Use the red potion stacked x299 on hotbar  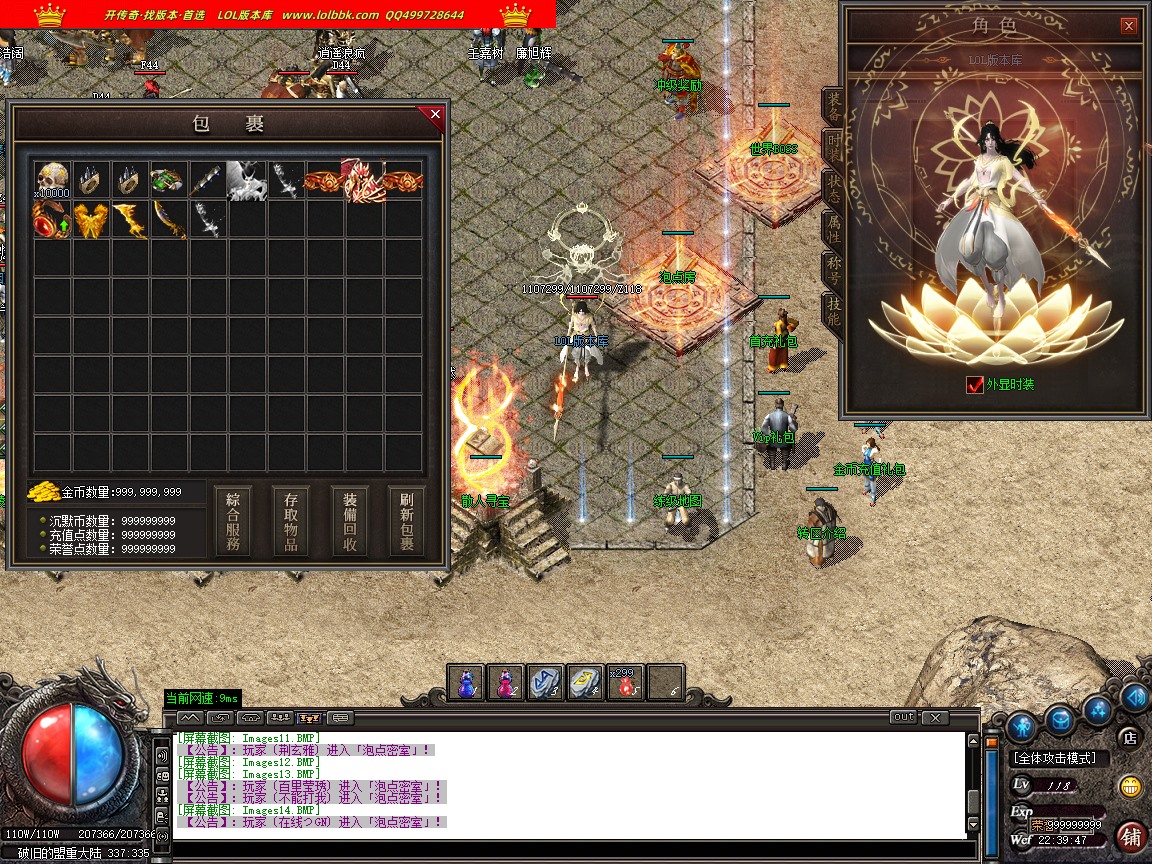click(x=626, y=682)
